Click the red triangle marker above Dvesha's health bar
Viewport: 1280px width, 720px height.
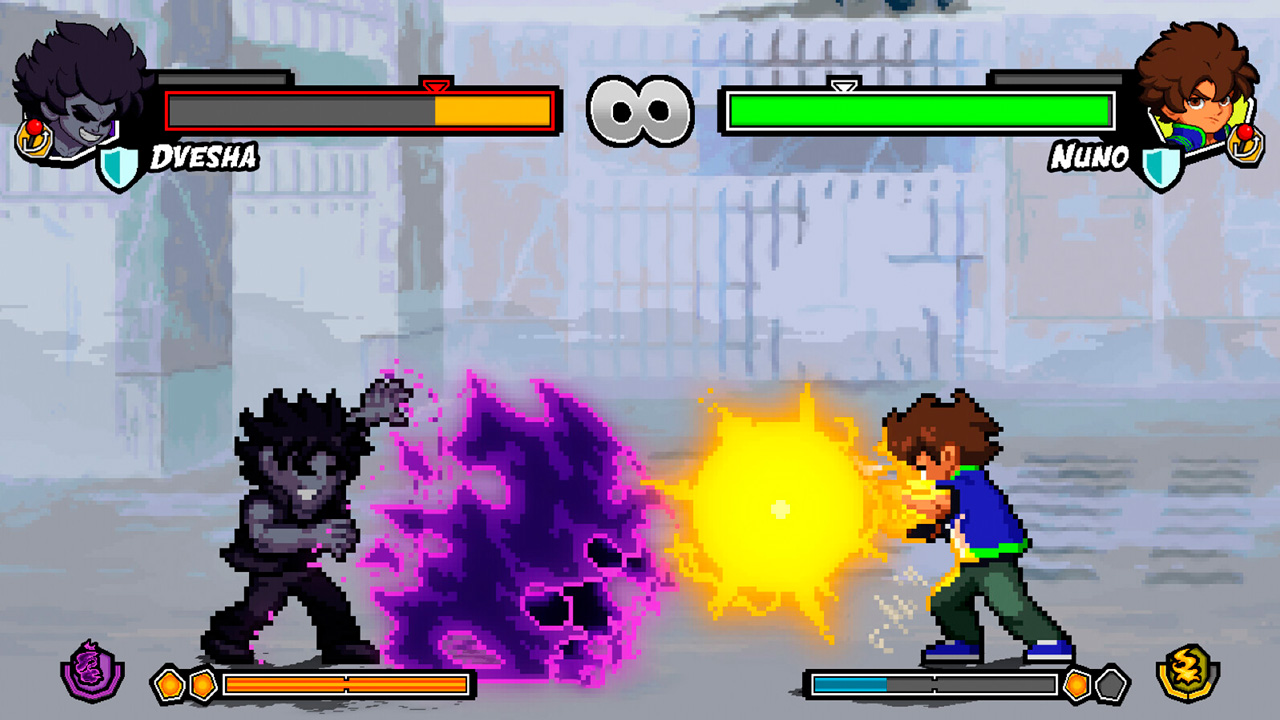tap(437, 85)
